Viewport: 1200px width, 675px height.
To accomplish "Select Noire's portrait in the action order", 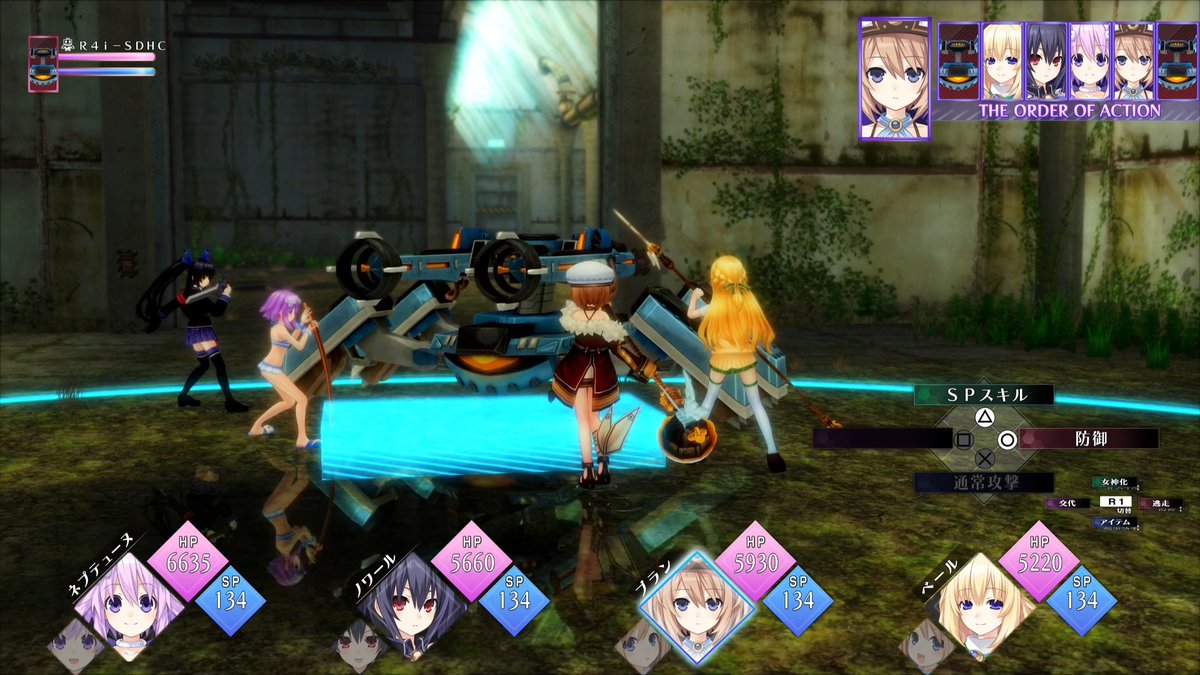I will tap(1045, 60).
